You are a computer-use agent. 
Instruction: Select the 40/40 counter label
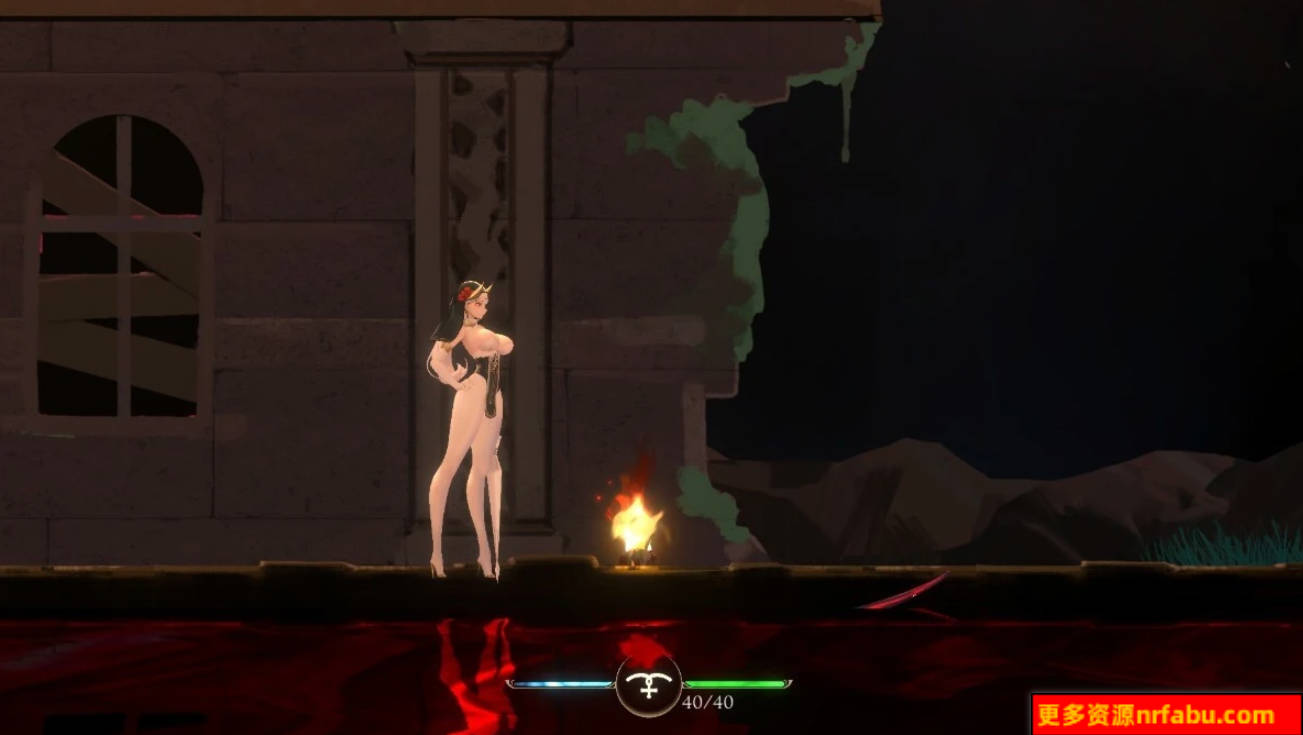coord(706,701)
